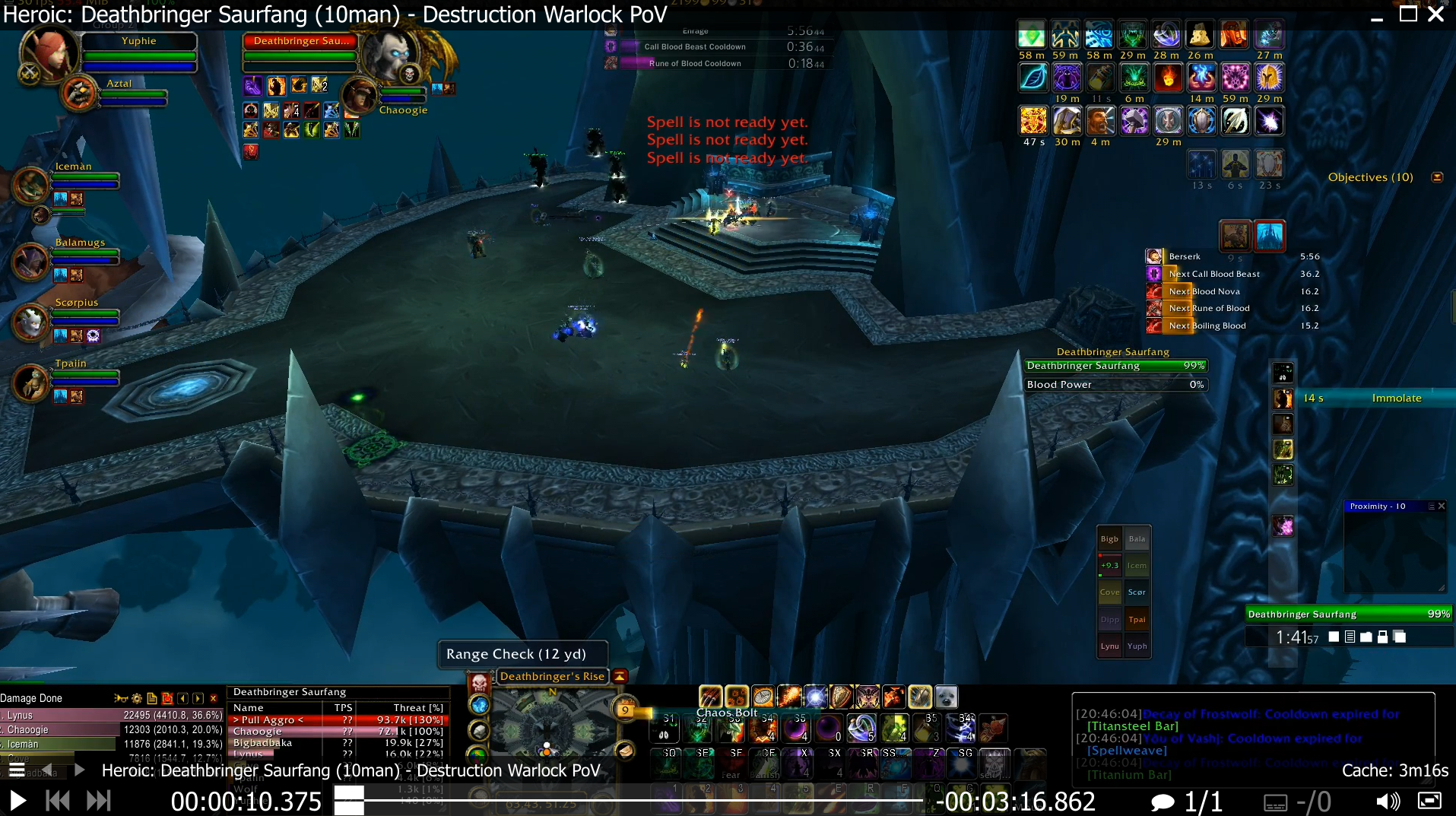This screenshot has height=816, width=1456.
Task: Click the Pull Aggro row in threat meter
Action: [x=338, y=720]
